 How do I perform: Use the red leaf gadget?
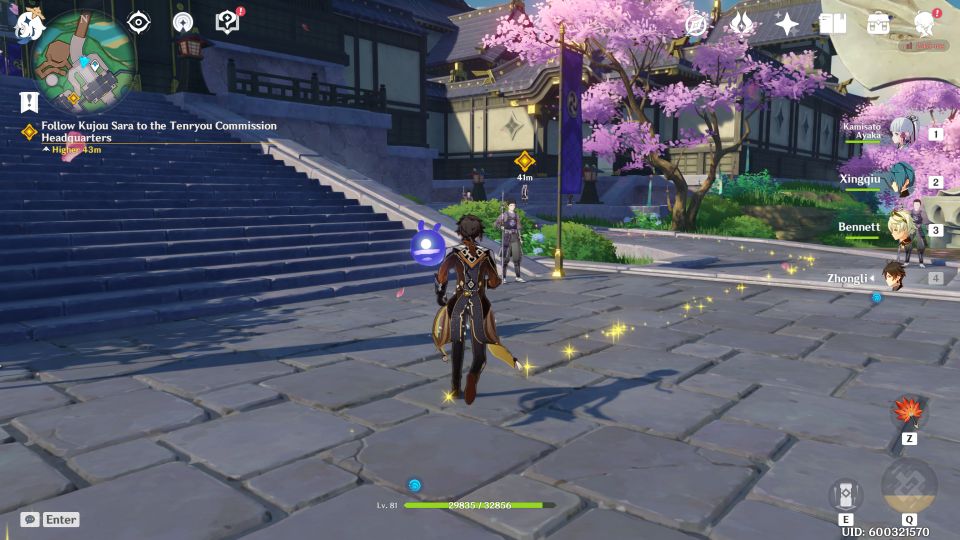pos(909,409)
